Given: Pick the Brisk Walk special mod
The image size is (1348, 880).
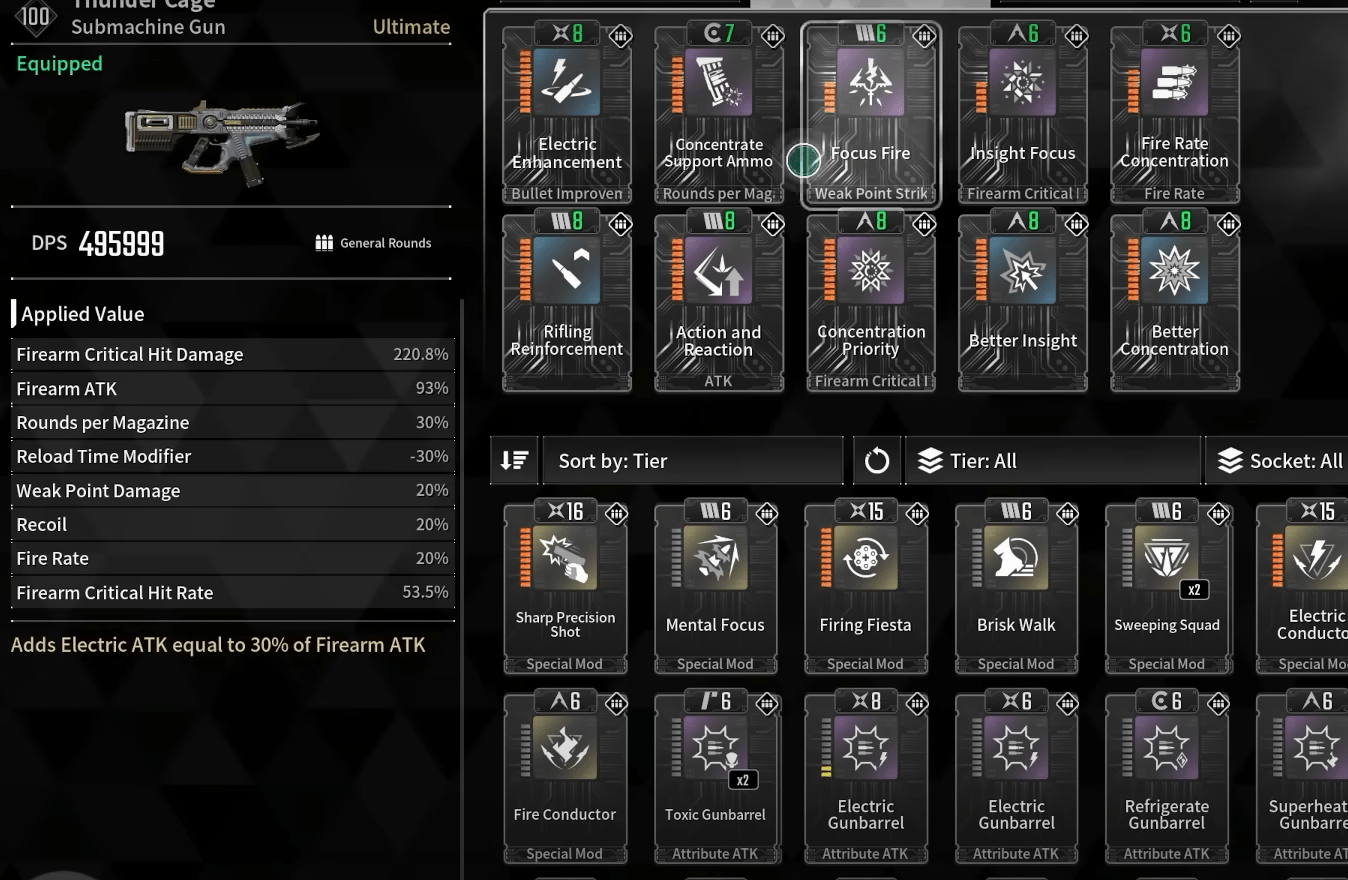Looking at the screenshot, I should pos(1016,585).
